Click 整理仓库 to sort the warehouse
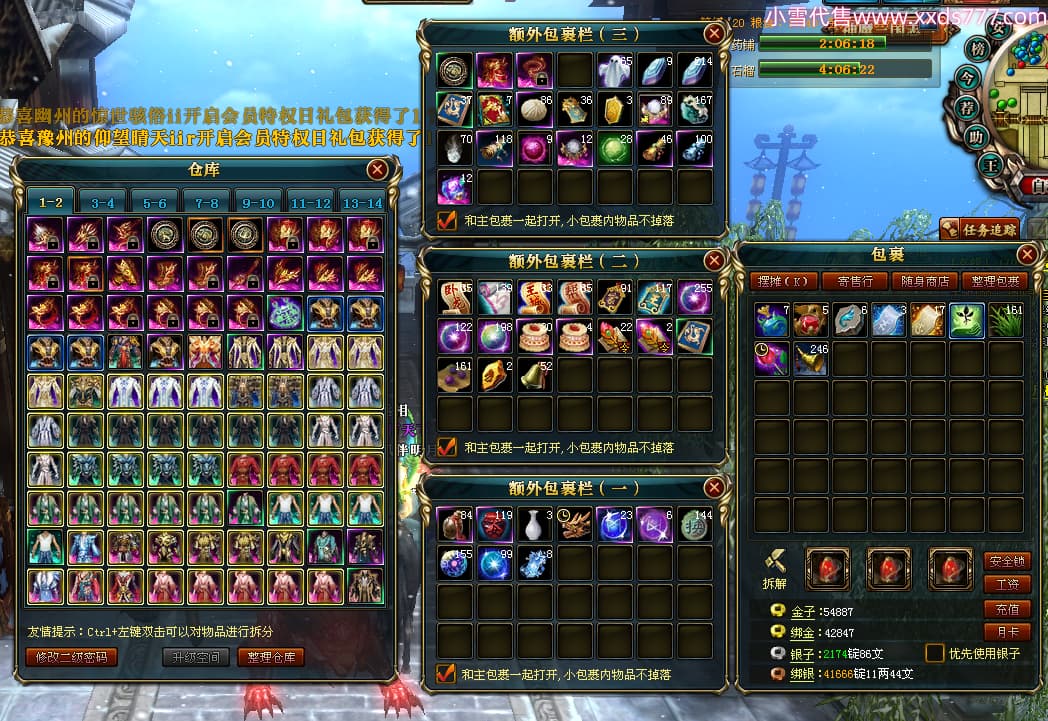 click(x=270, y=657)
